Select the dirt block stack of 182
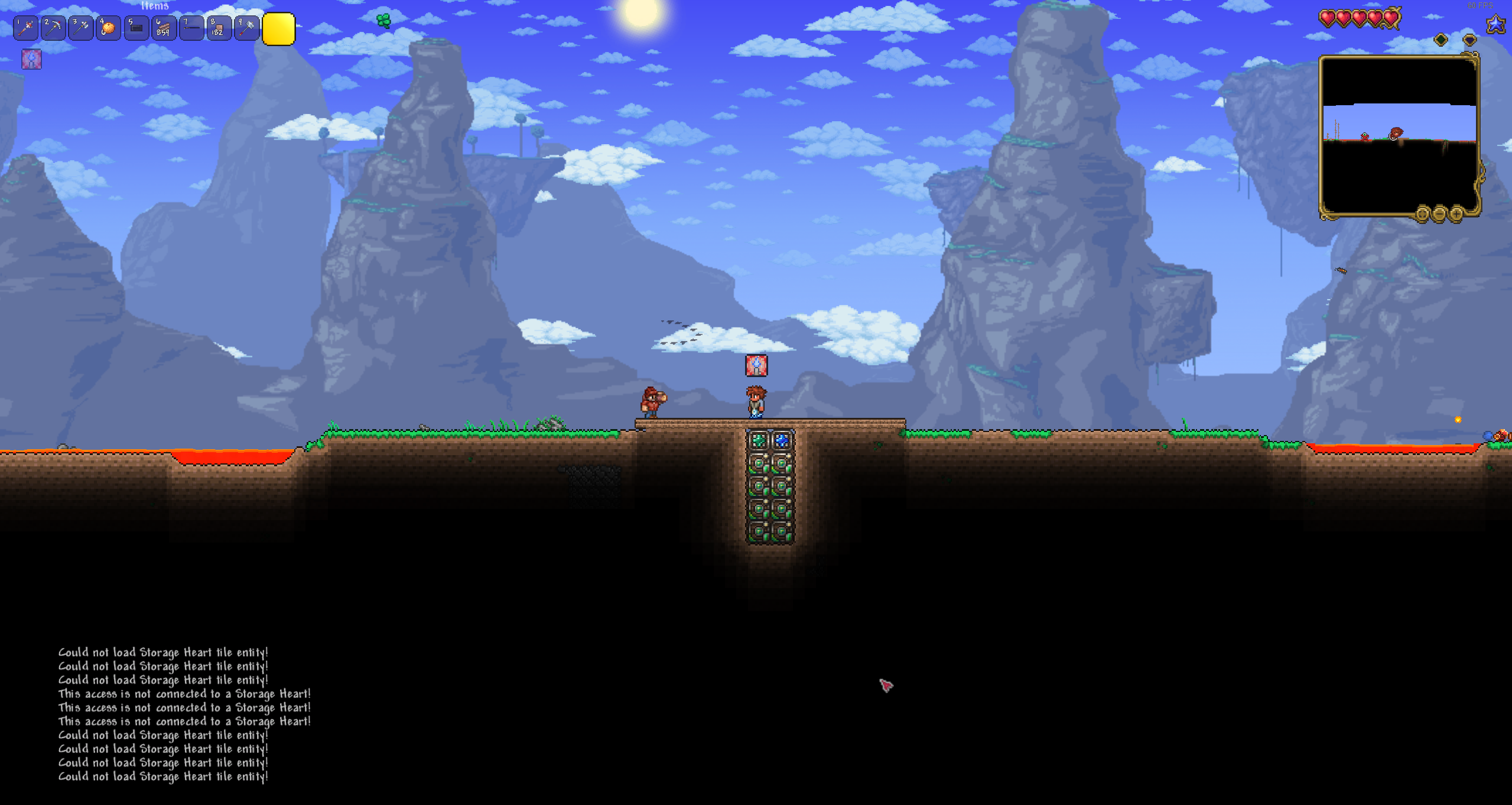Viewport: 1512px width, 805px height. click(x=219, y=28)
